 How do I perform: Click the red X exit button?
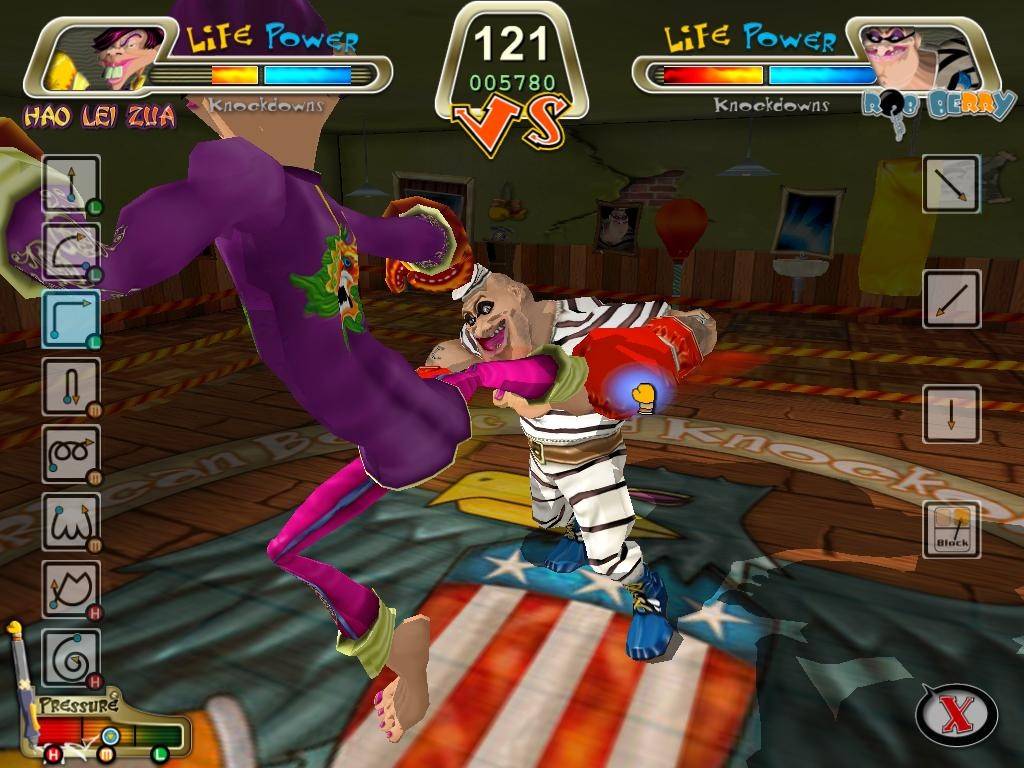[956, 715]
